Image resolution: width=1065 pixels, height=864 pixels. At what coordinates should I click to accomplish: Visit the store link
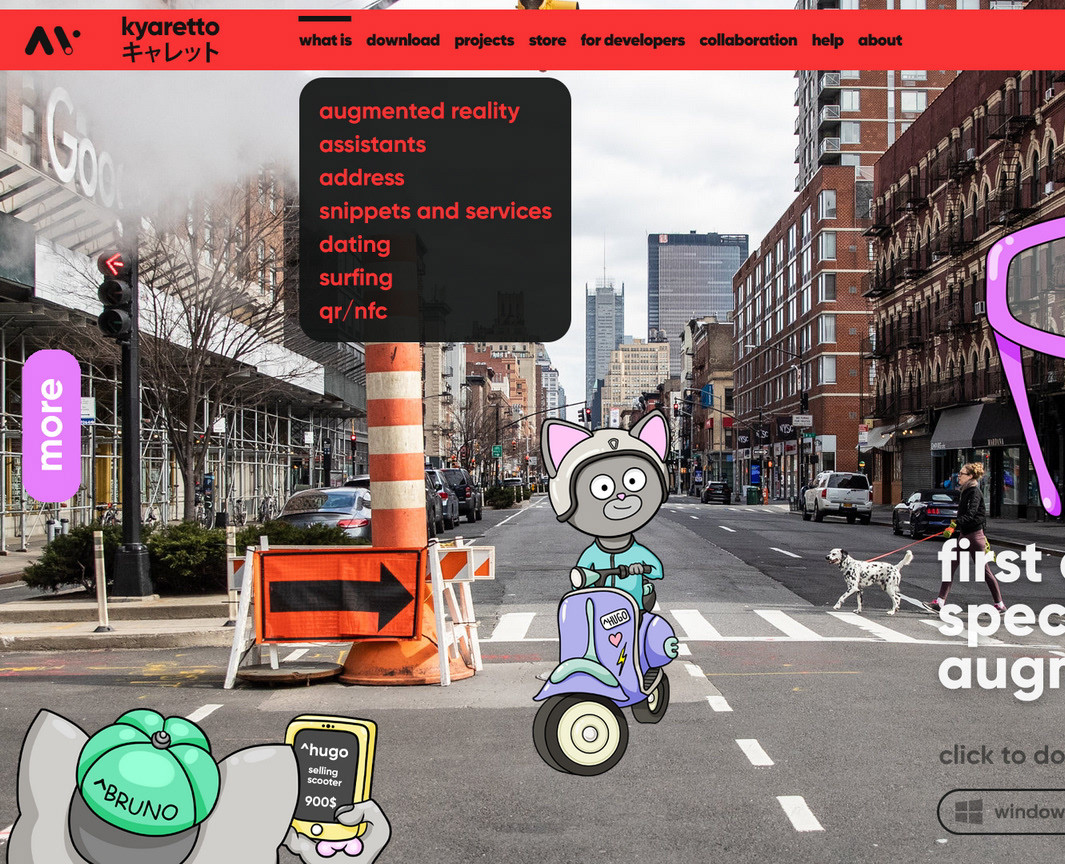547,40
